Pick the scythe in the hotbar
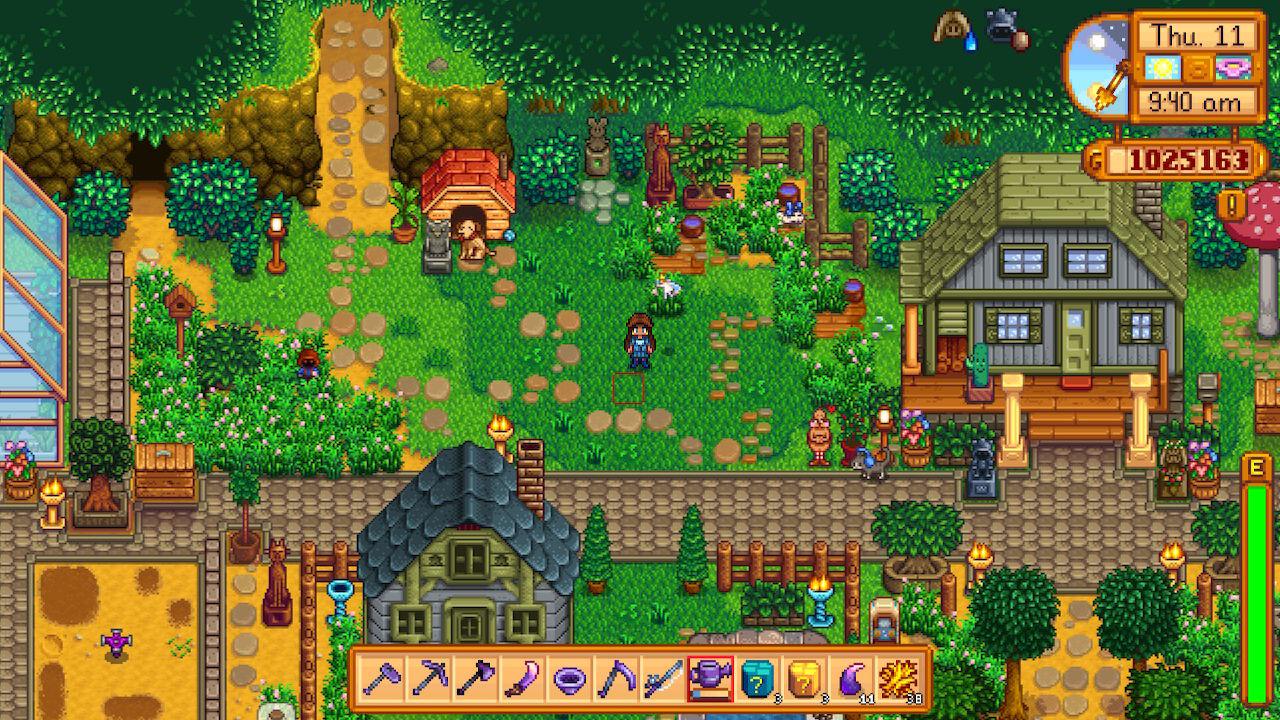This screenshot has height=720, width=1280. 615,679
